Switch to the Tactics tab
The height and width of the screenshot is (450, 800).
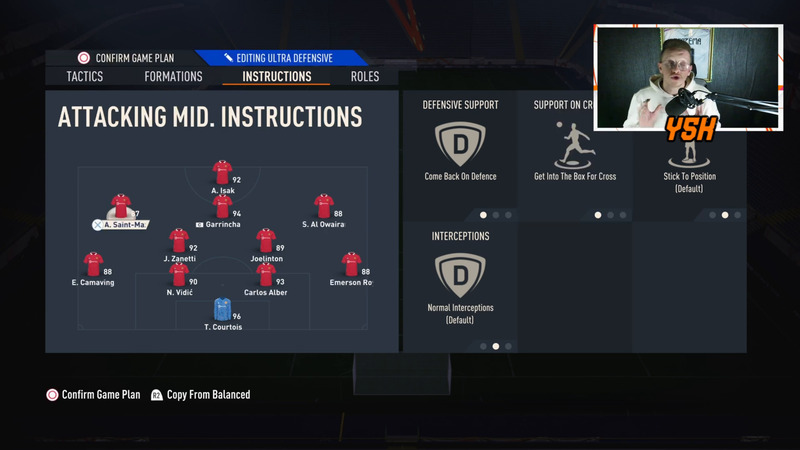(x=84, y=77)
